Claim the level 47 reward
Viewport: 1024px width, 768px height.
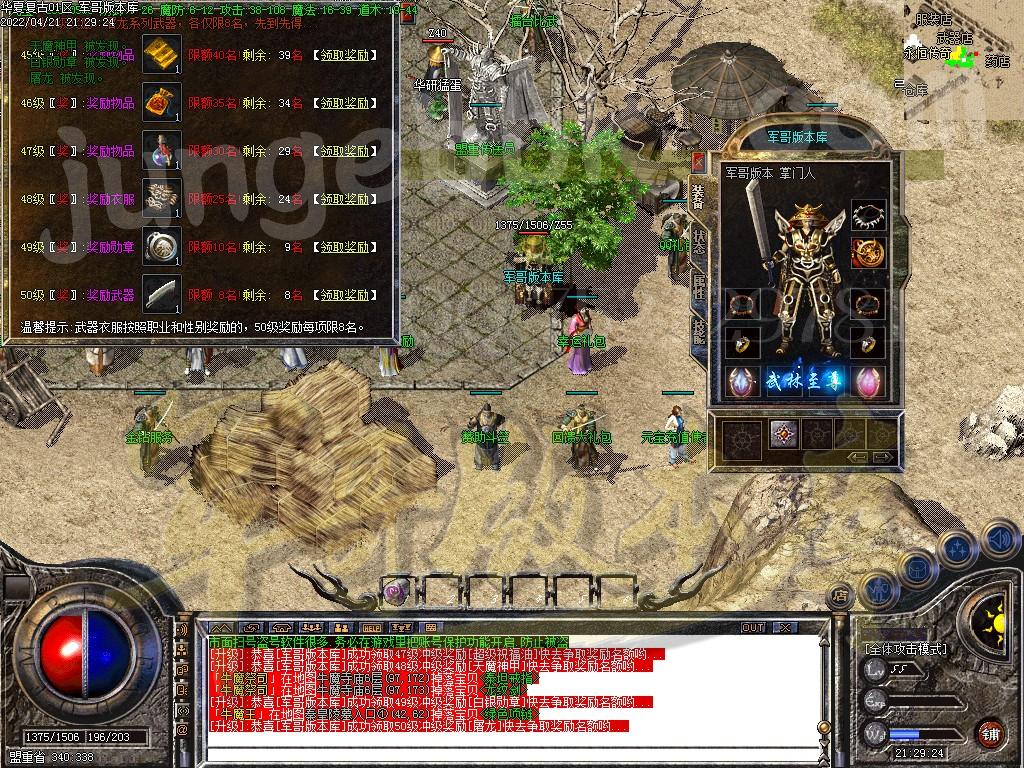pyautogui.click(x=343, y=151)
